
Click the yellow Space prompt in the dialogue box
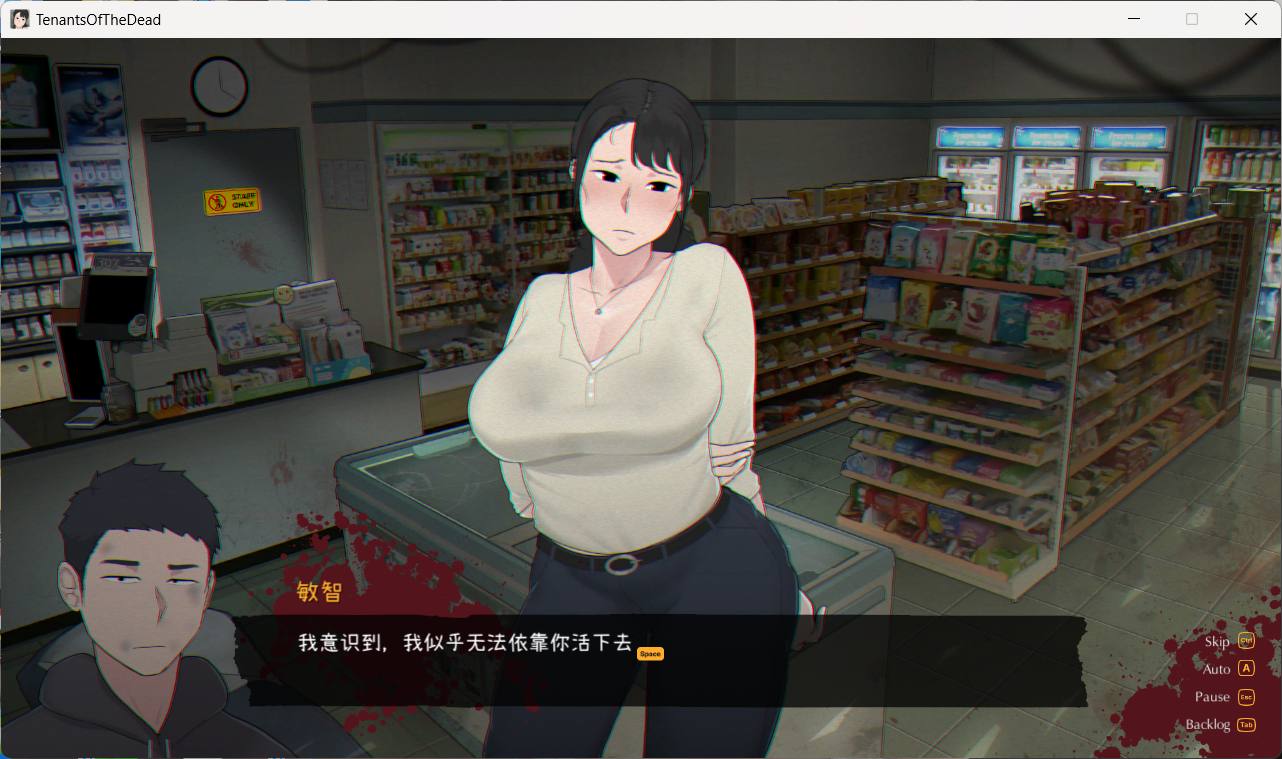tap(650, 653)
